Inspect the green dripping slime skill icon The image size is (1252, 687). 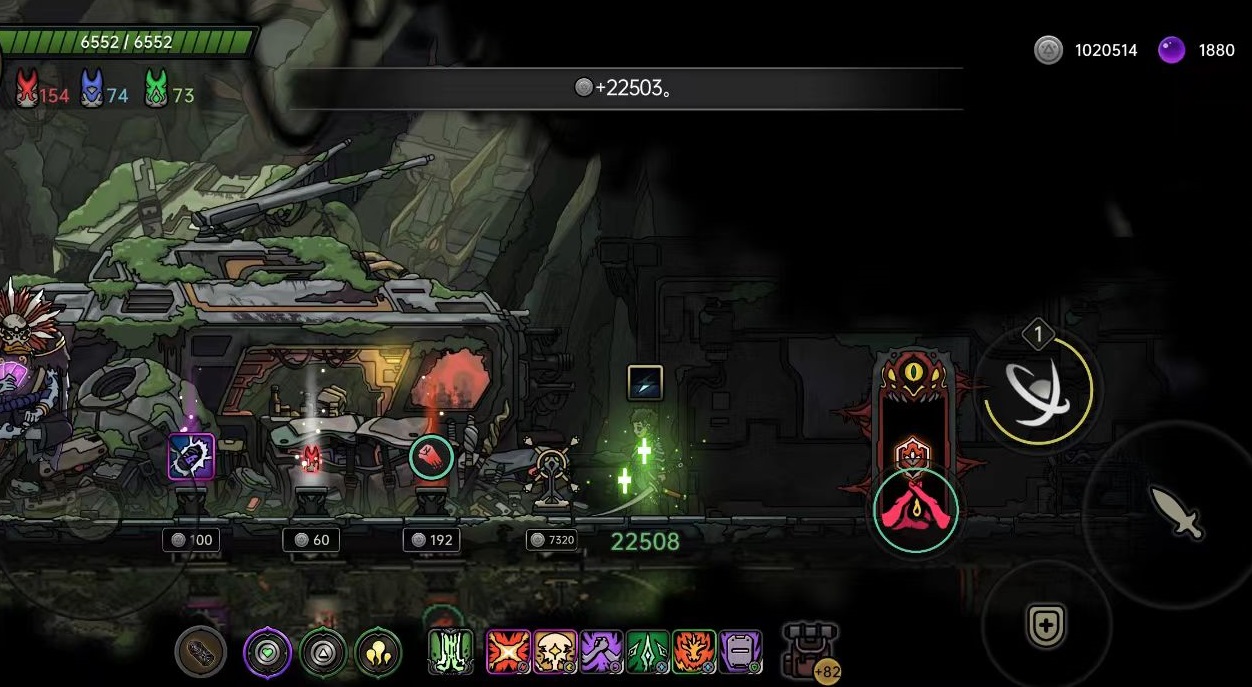[451, 652]
